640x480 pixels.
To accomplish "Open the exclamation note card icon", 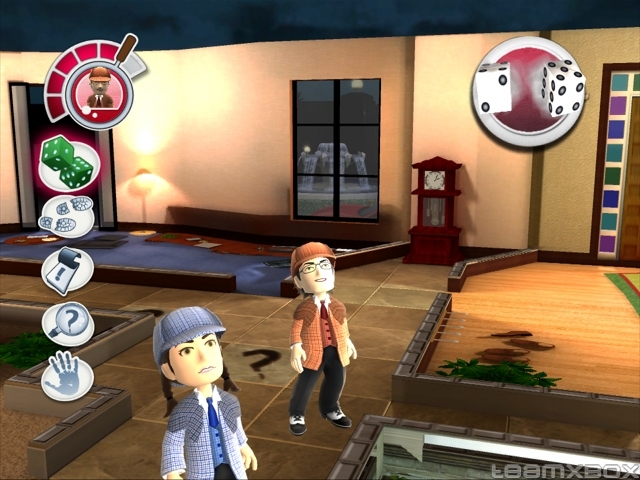I will click(67, 270).
